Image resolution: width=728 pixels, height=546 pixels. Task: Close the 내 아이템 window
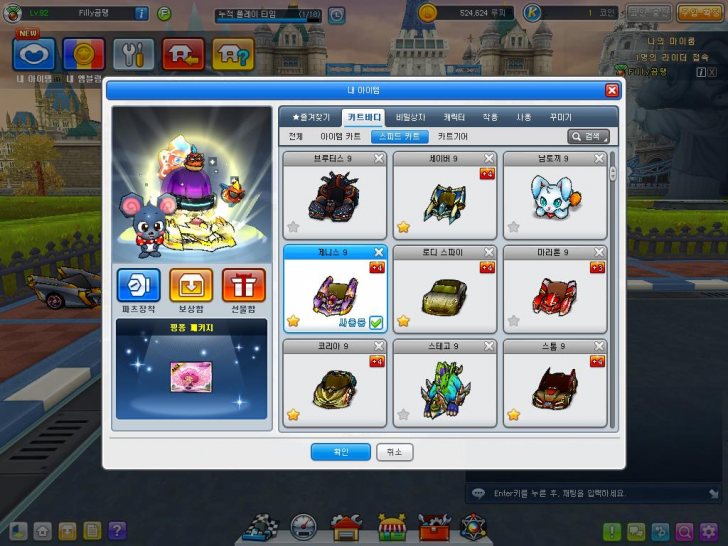coord(611,90)
